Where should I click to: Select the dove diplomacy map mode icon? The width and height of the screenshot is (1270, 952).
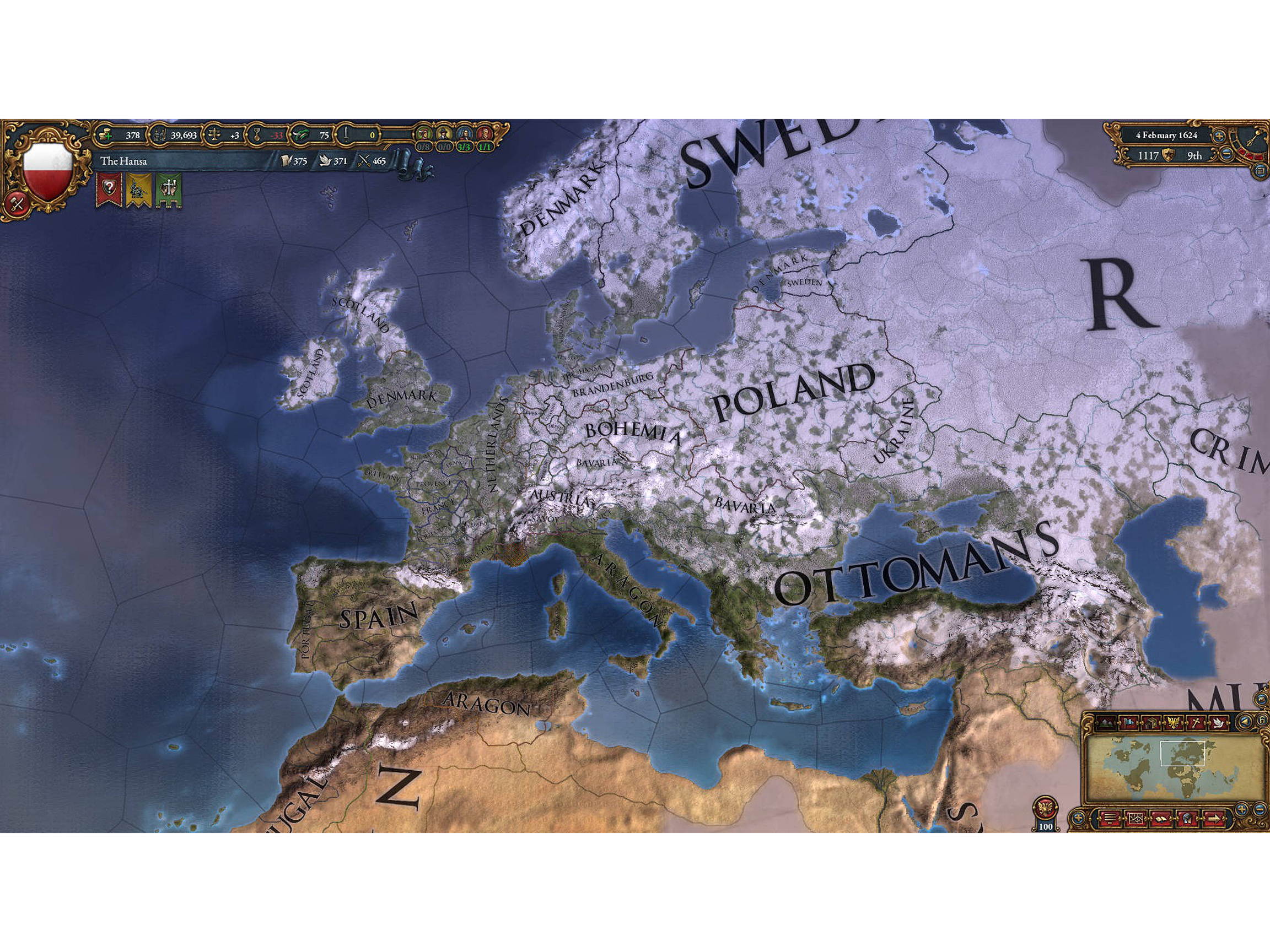pyautogui.click(x=1219, y=722)
